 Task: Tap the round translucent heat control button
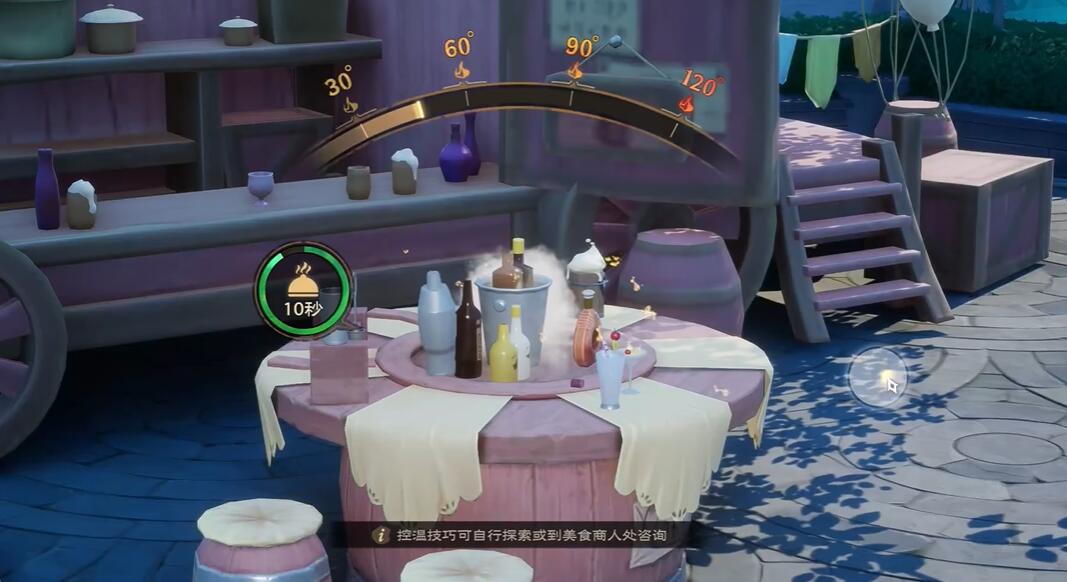pyautogui.click(x=877, y=377)
